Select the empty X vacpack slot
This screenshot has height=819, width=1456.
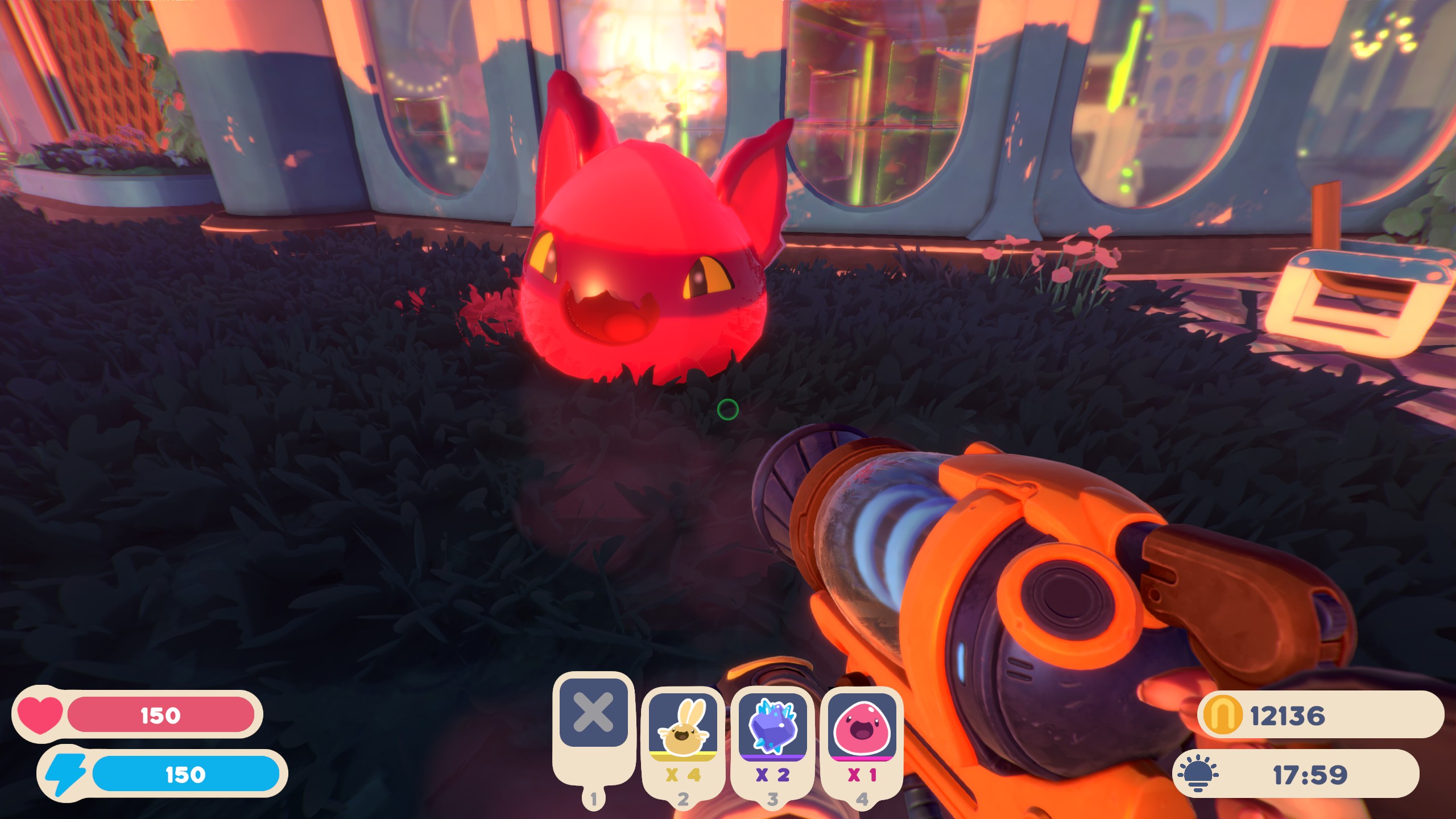tap(593, 713)
